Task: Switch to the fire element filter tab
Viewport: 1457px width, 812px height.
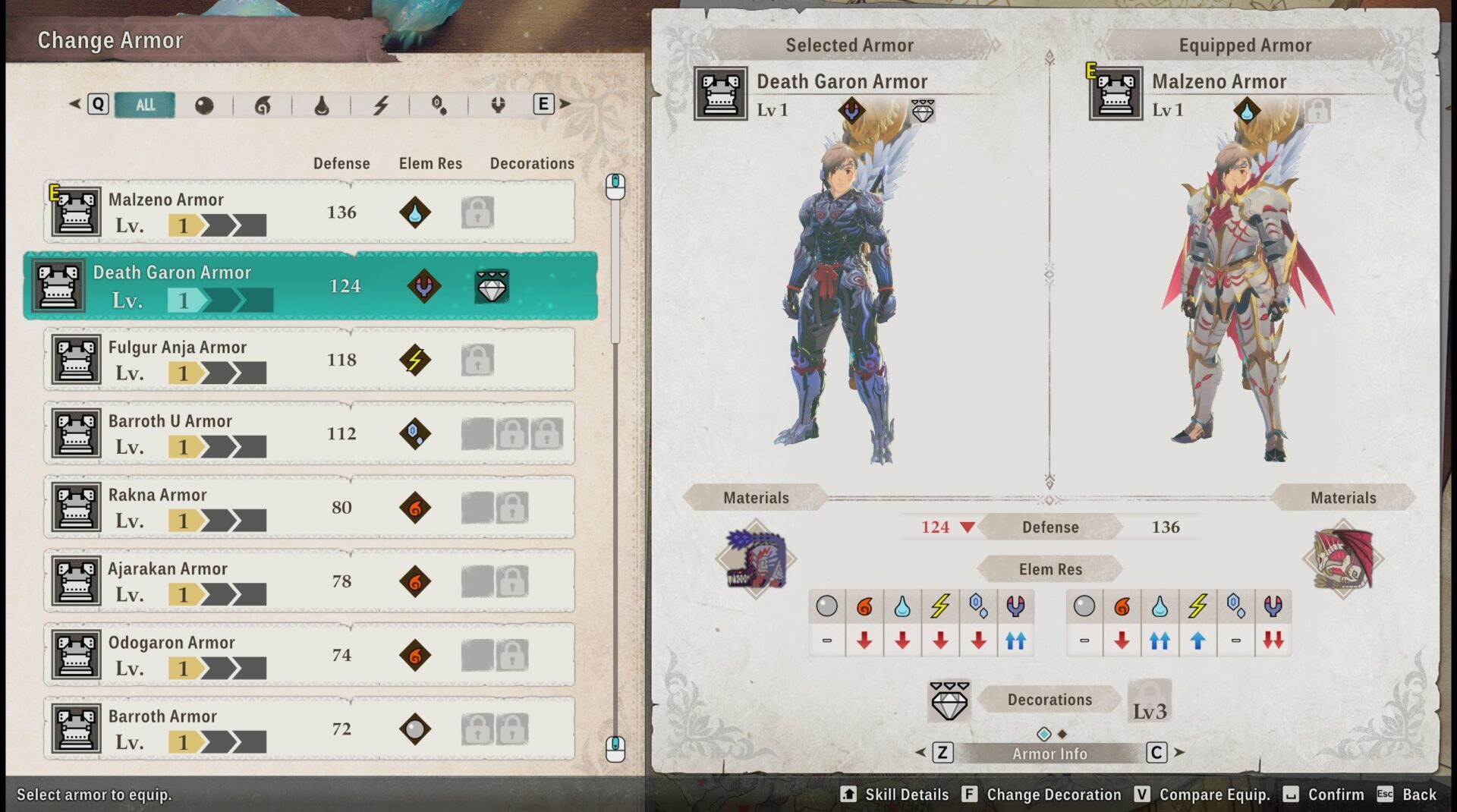Action: (263, 105)
